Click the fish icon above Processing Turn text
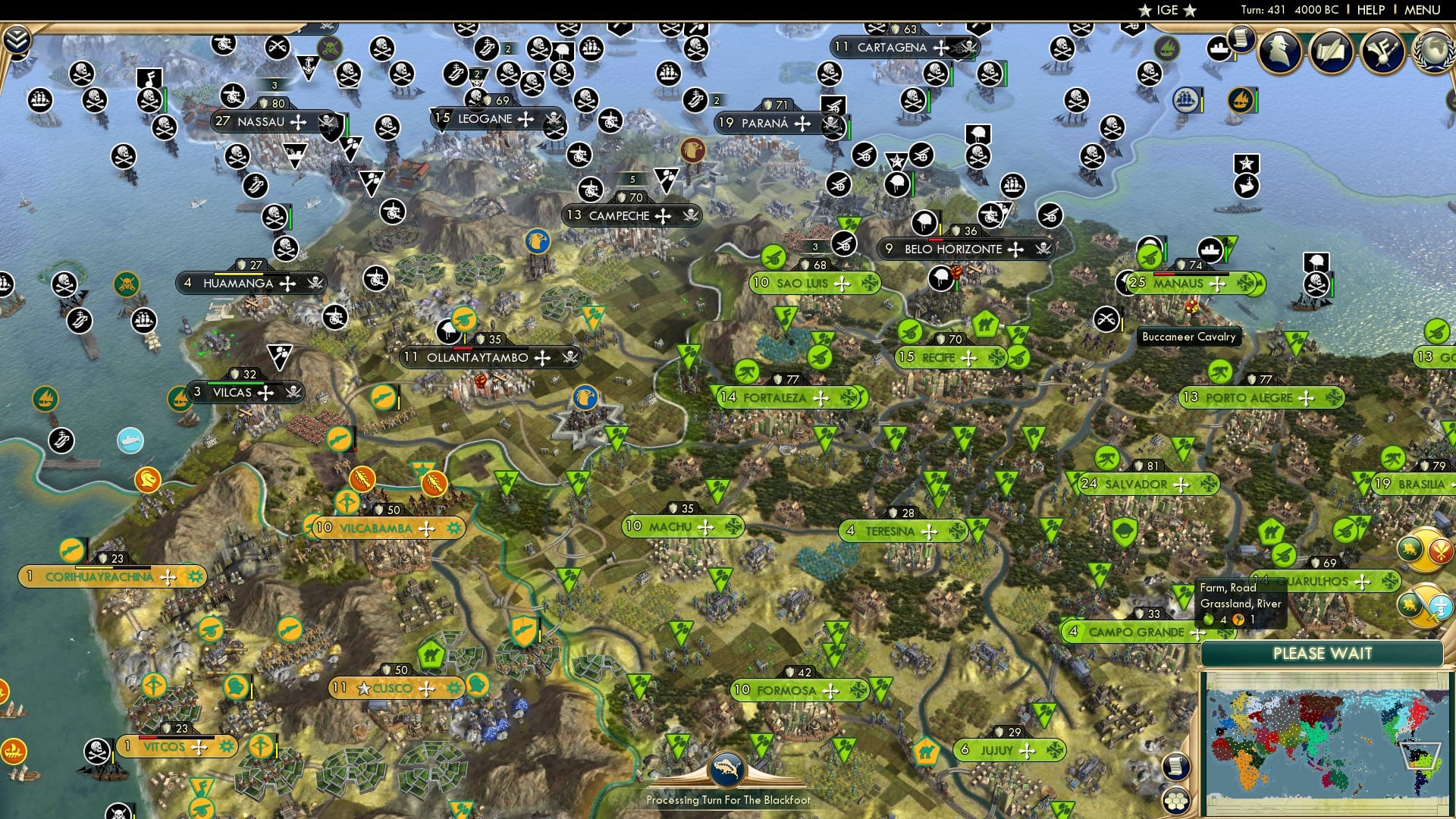The image size is (1456, 819). (x=726, y=770)
